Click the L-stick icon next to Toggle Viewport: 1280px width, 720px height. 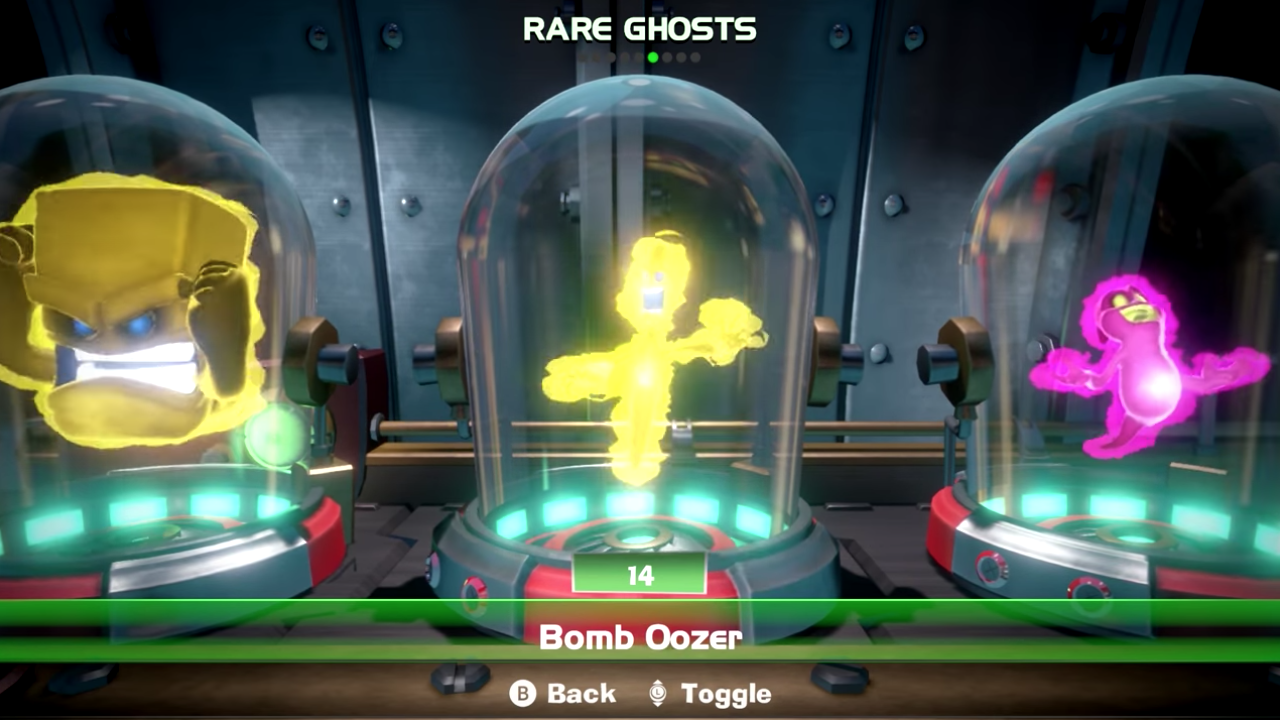pyautogui.click(x=658, y=692)
